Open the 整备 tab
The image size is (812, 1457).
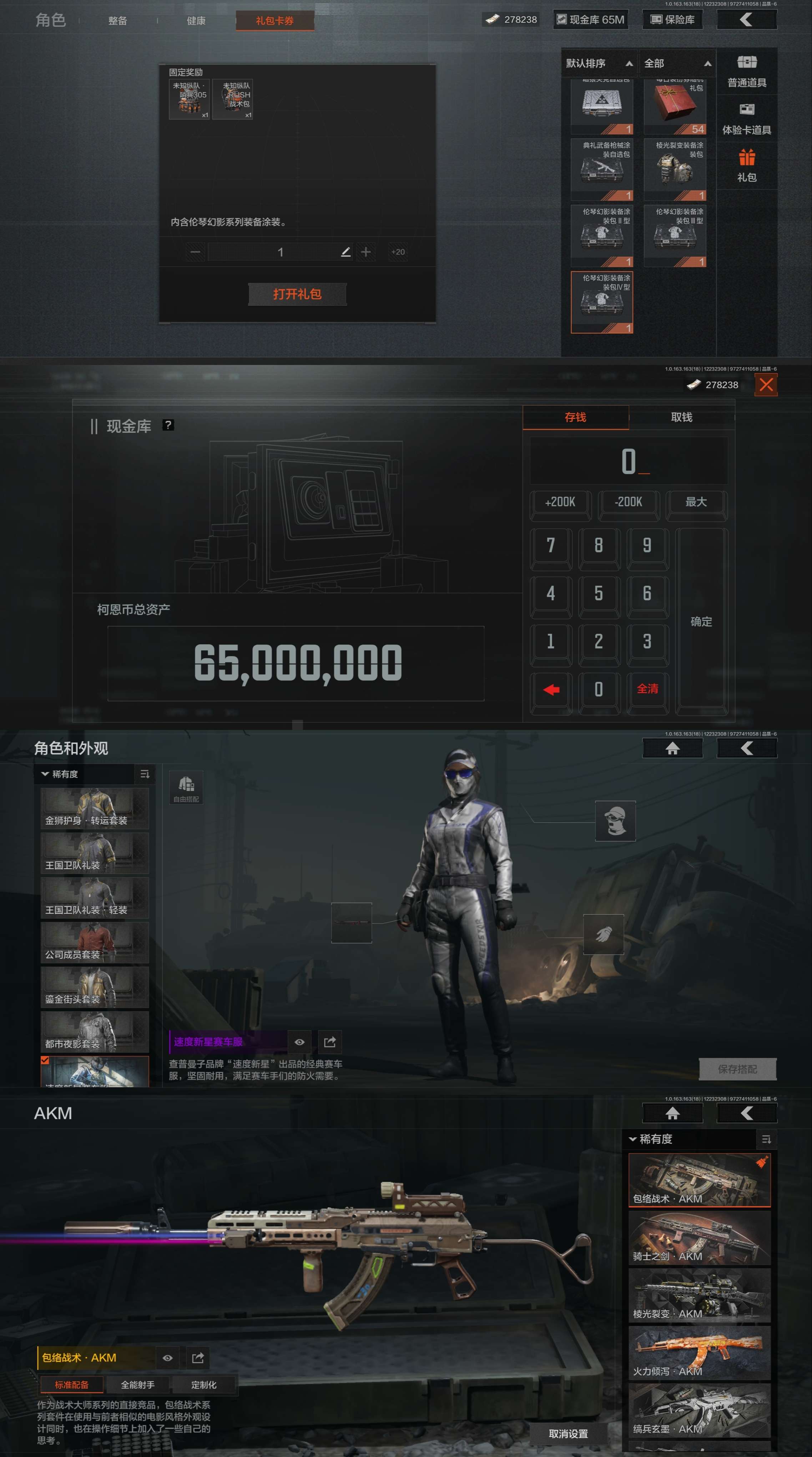[x=118, y=21]
